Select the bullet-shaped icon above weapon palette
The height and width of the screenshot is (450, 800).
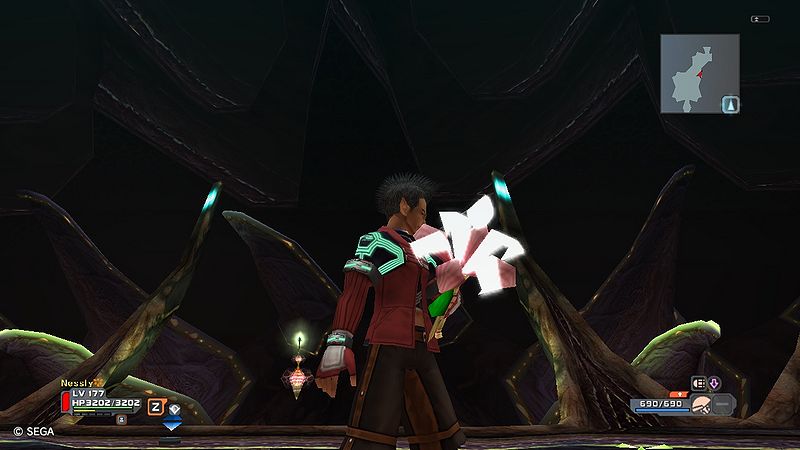699,382
